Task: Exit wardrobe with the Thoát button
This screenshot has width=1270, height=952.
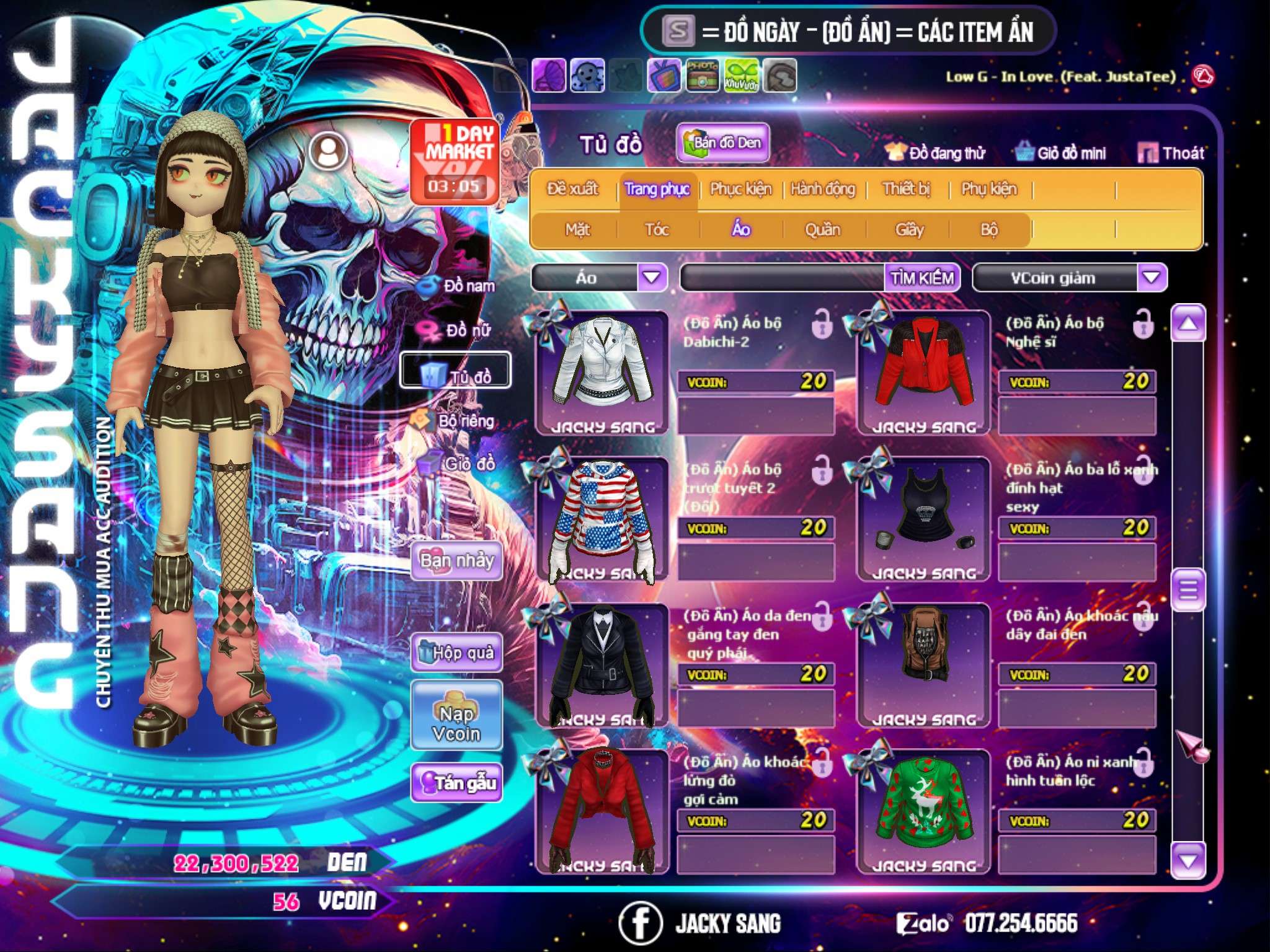Action: (1171, 153)
